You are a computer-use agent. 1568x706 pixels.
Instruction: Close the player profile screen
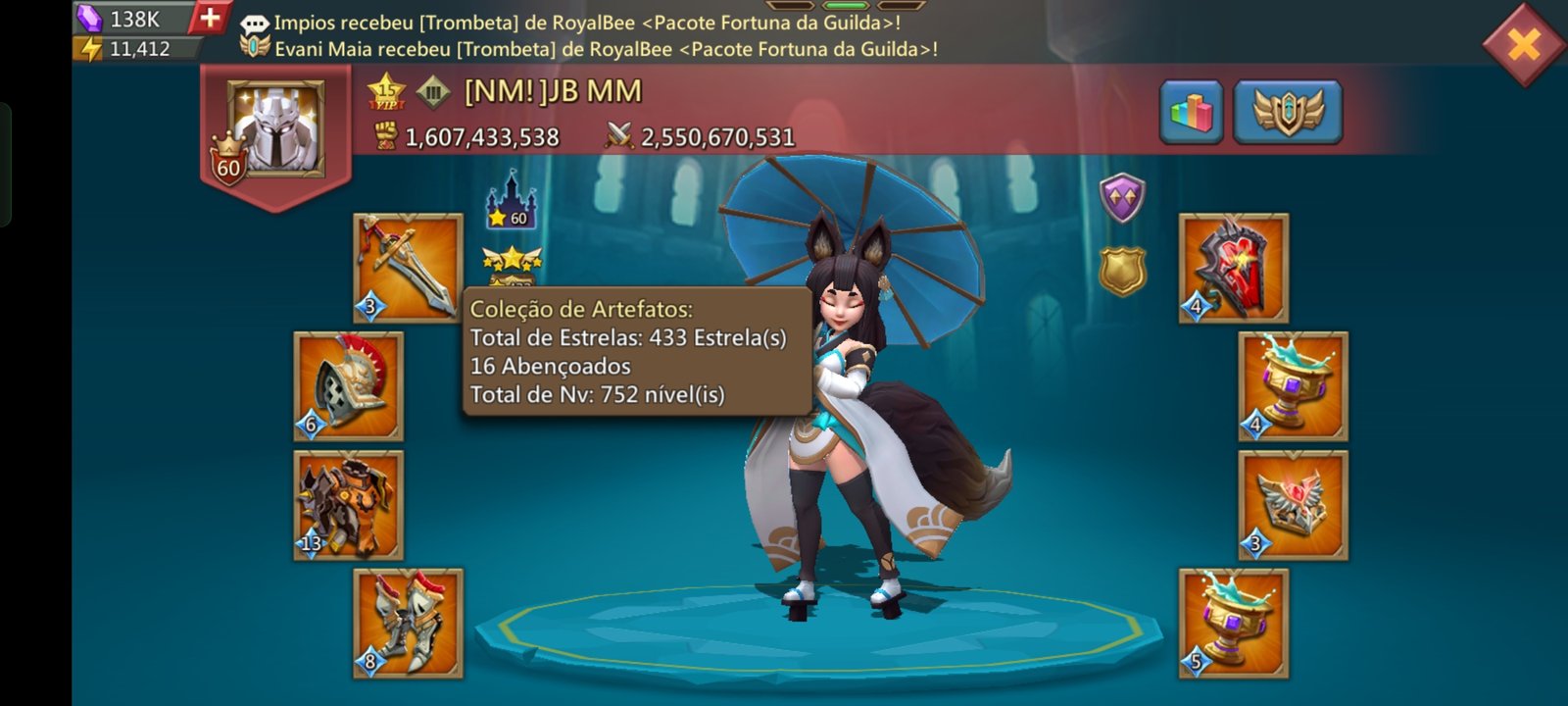1524,44
